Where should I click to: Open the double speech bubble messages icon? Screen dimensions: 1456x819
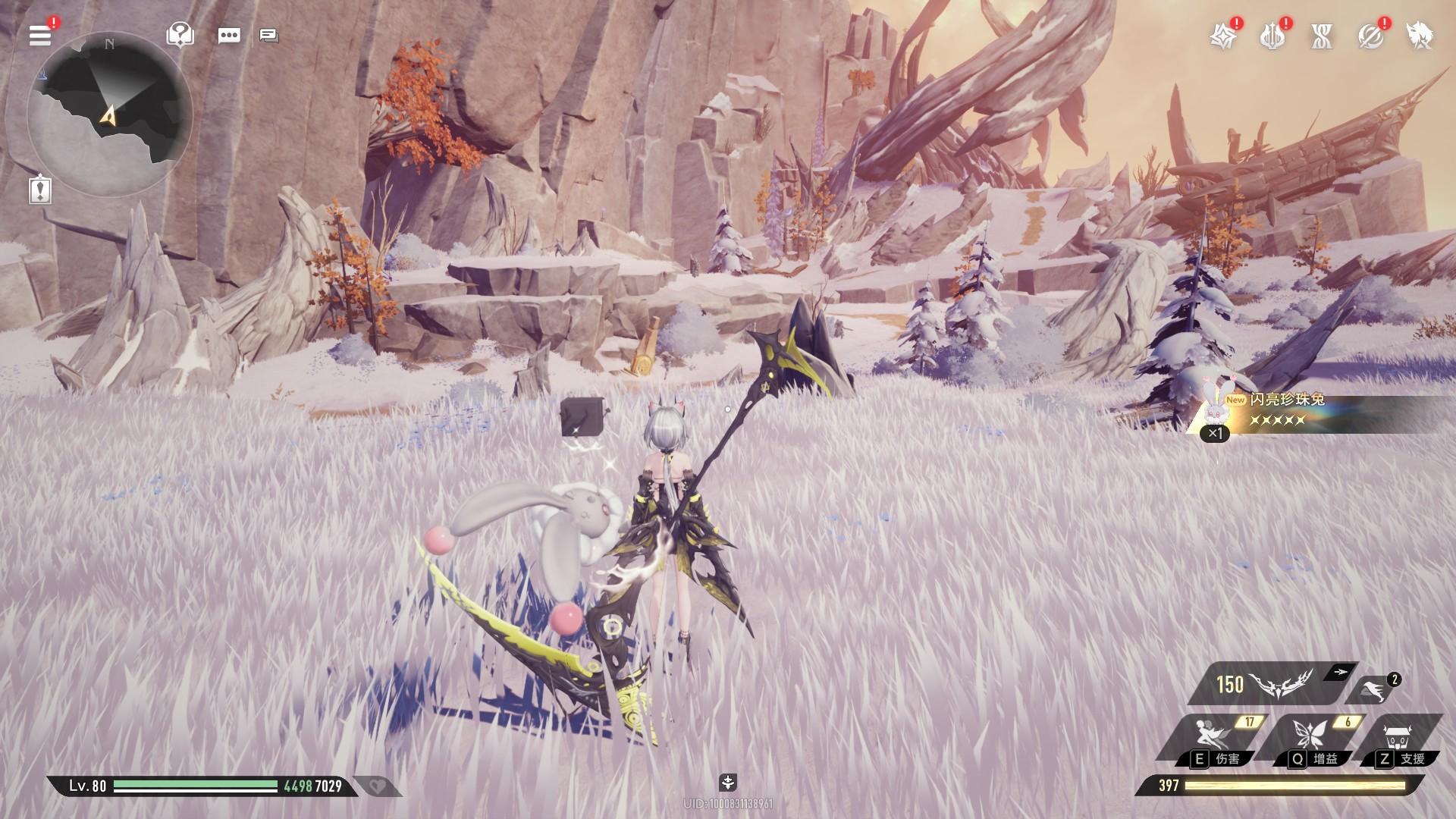pos(268,36)
